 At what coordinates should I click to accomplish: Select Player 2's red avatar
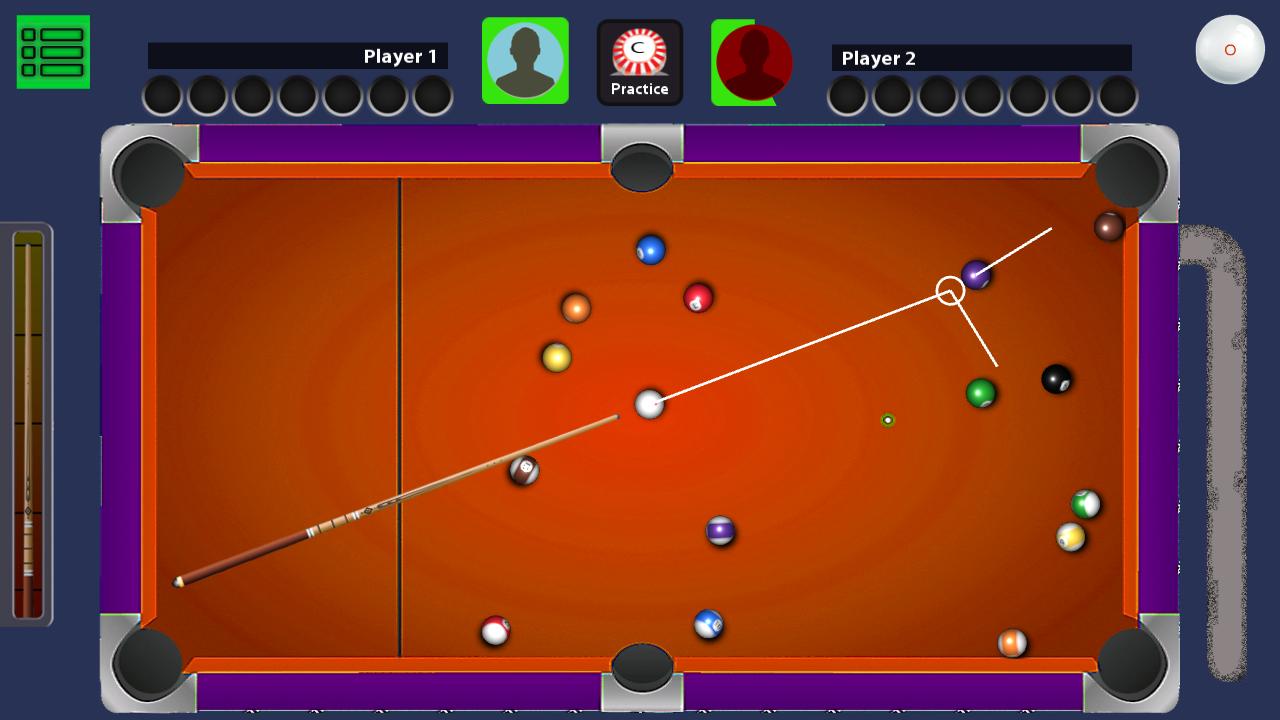tap(751, 61)
